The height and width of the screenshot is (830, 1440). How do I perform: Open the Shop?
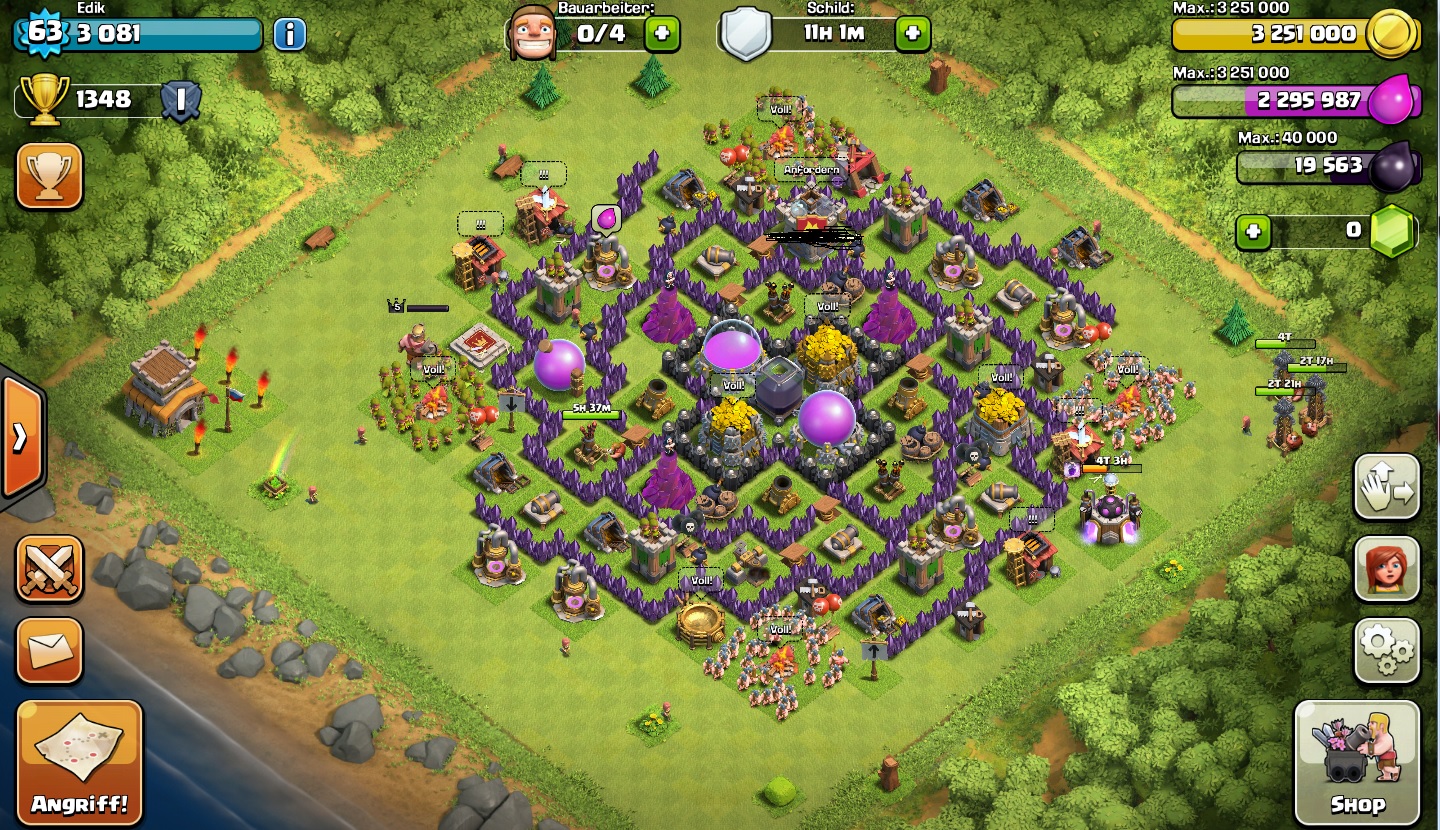coord(1357,761)
